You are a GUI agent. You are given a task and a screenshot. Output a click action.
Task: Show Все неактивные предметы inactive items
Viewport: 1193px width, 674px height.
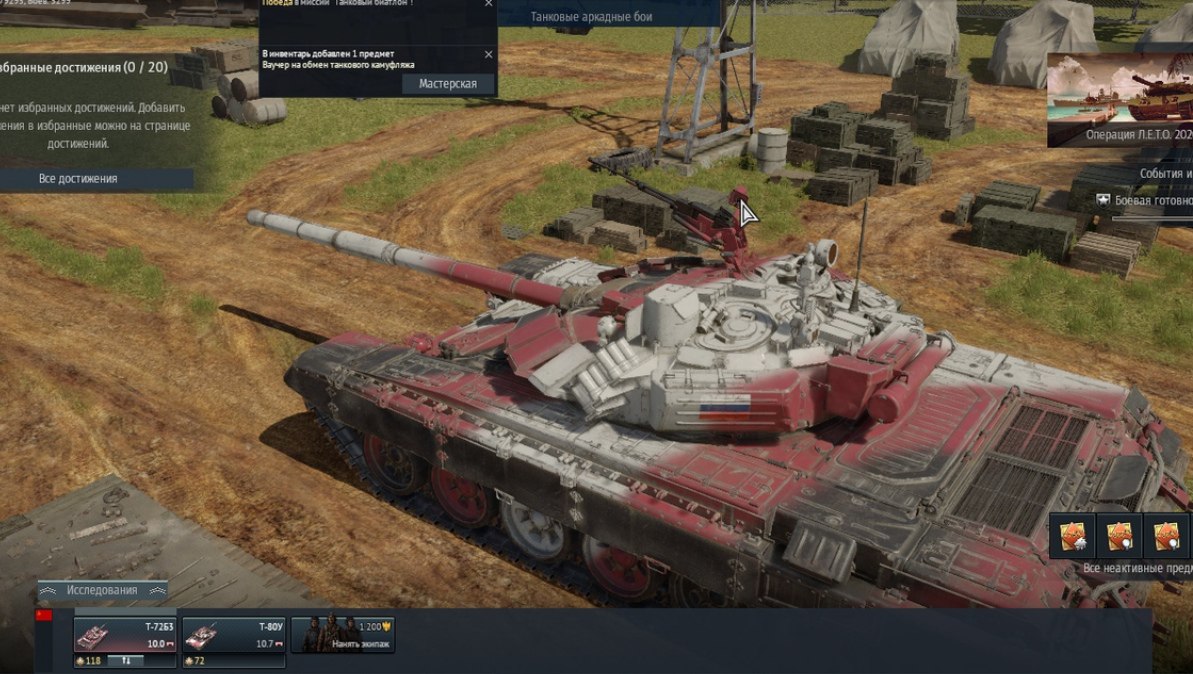tap(1137, 568)
